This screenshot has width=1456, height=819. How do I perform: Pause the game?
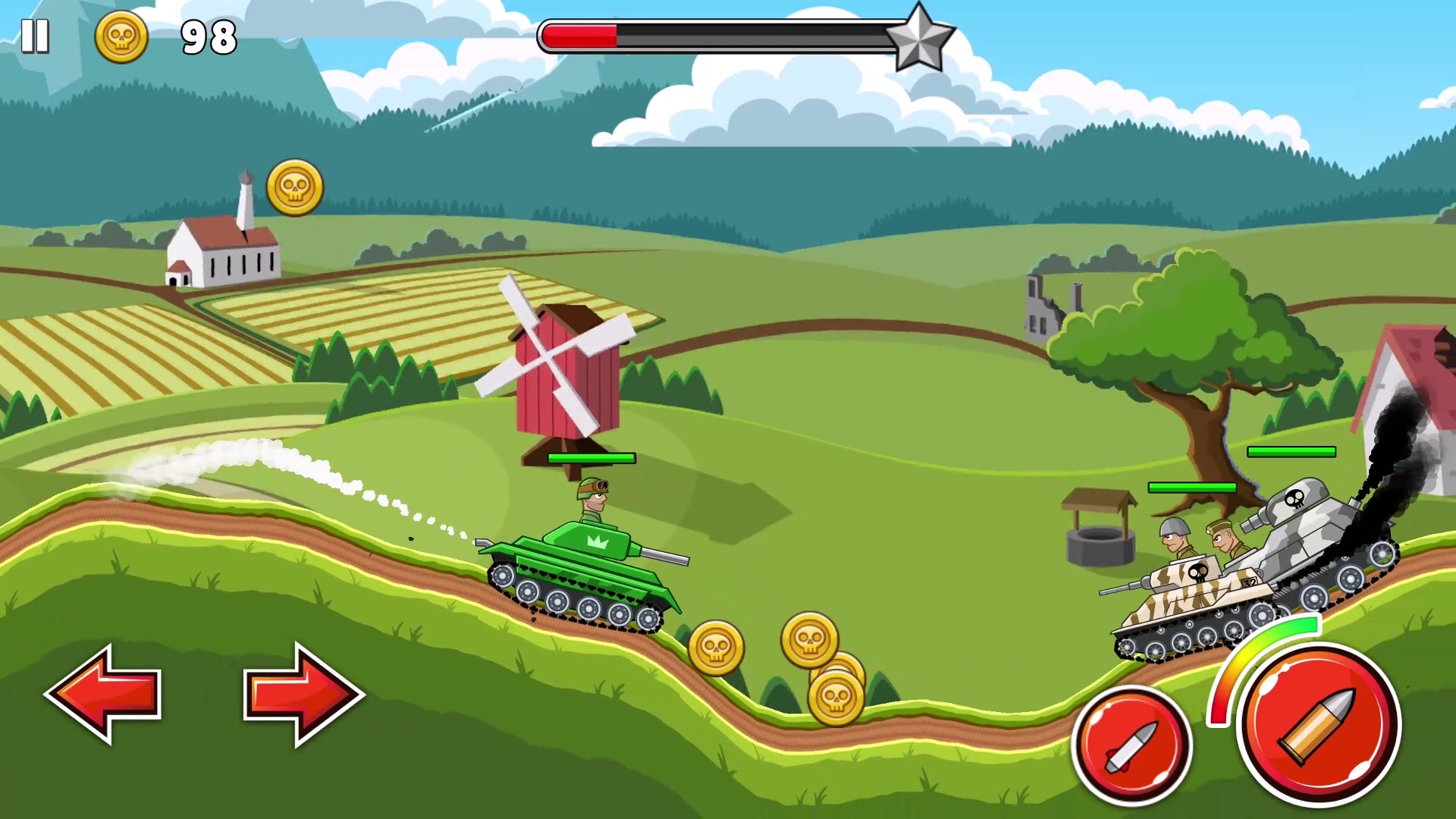pos(36,36)
